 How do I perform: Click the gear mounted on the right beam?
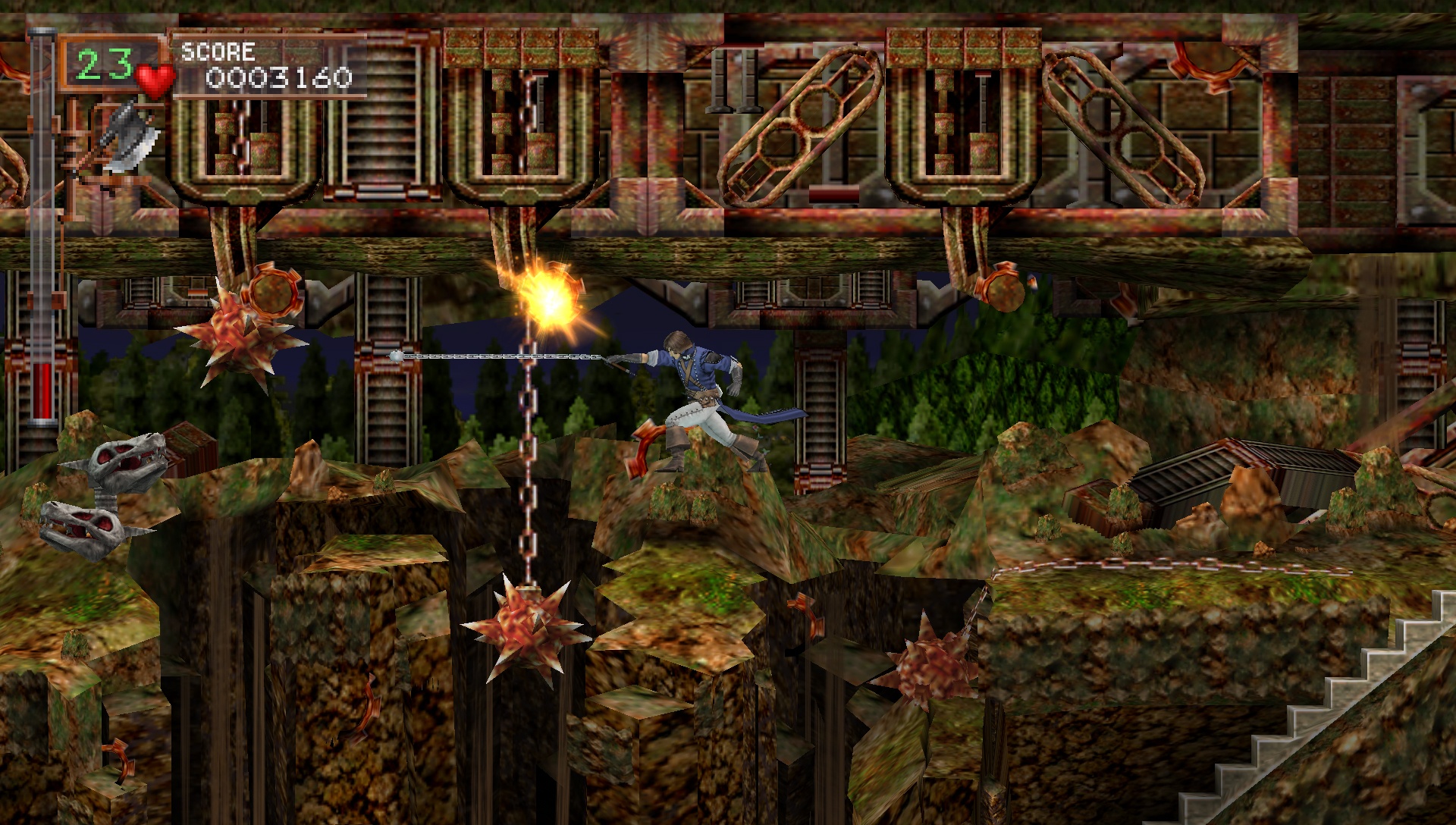coord(1006,290)
